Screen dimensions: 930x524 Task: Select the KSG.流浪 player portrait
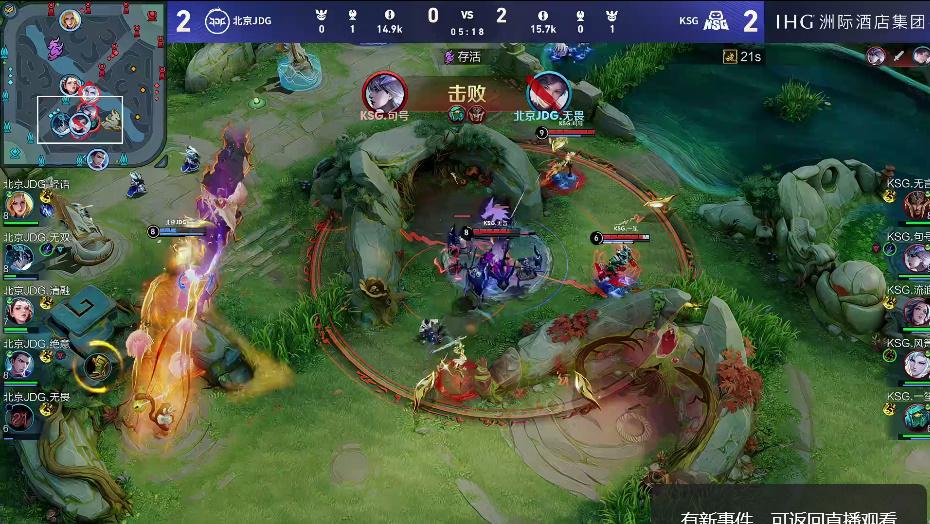tap(915, 312)
